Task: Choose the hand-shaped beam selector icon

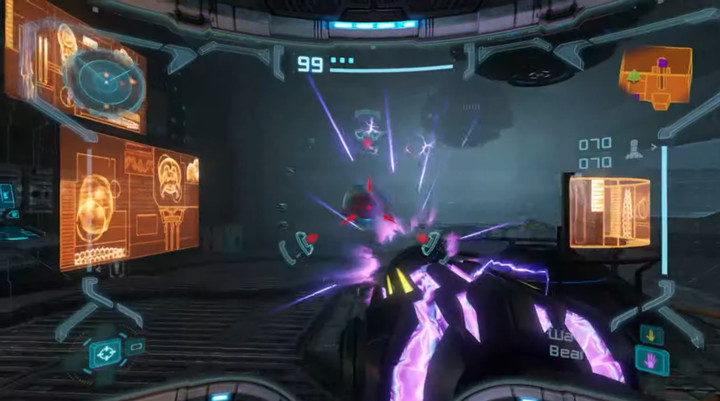Action: [x=651, y=360]
